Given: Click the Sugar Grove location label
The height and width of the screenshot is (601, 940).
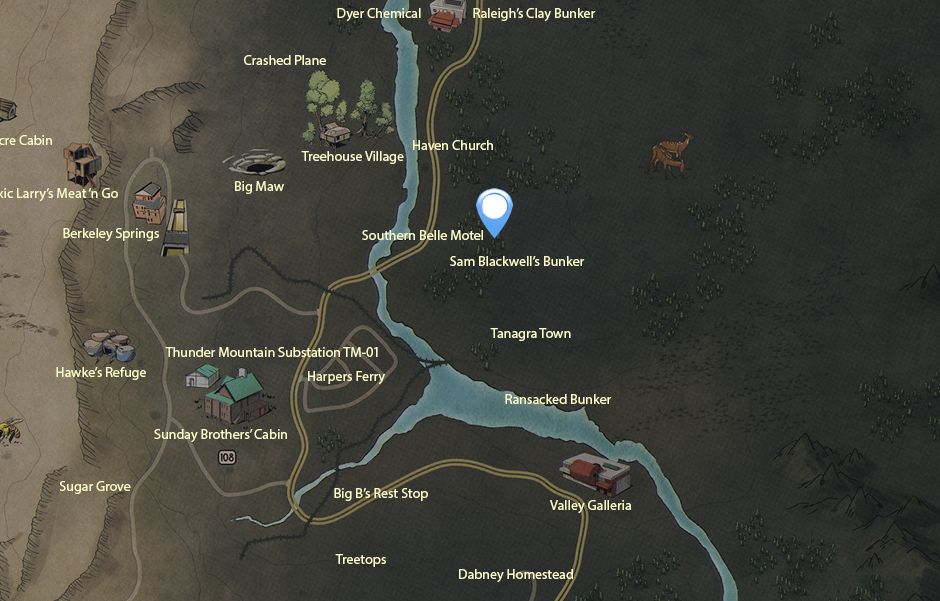Looking at the screenshot, I should (x=95, y=486).
